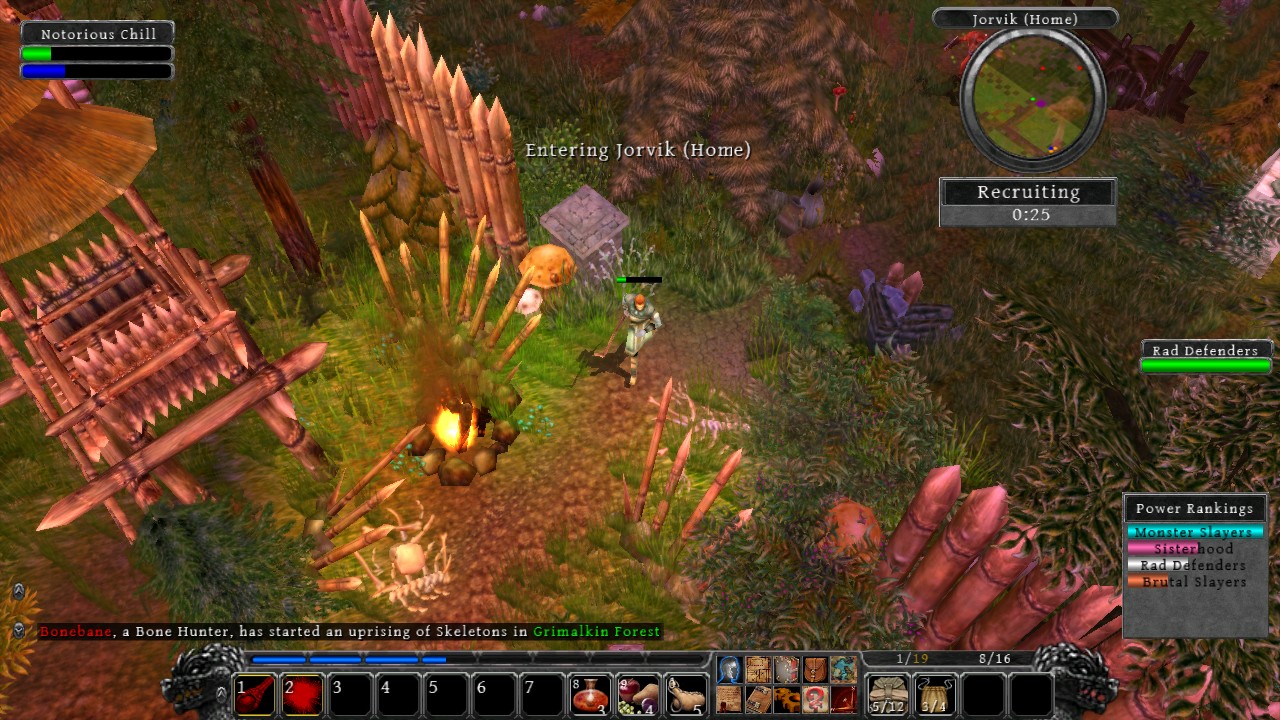
Task: Select the Rad Defenders party frame
Action: coord(1205,358)
